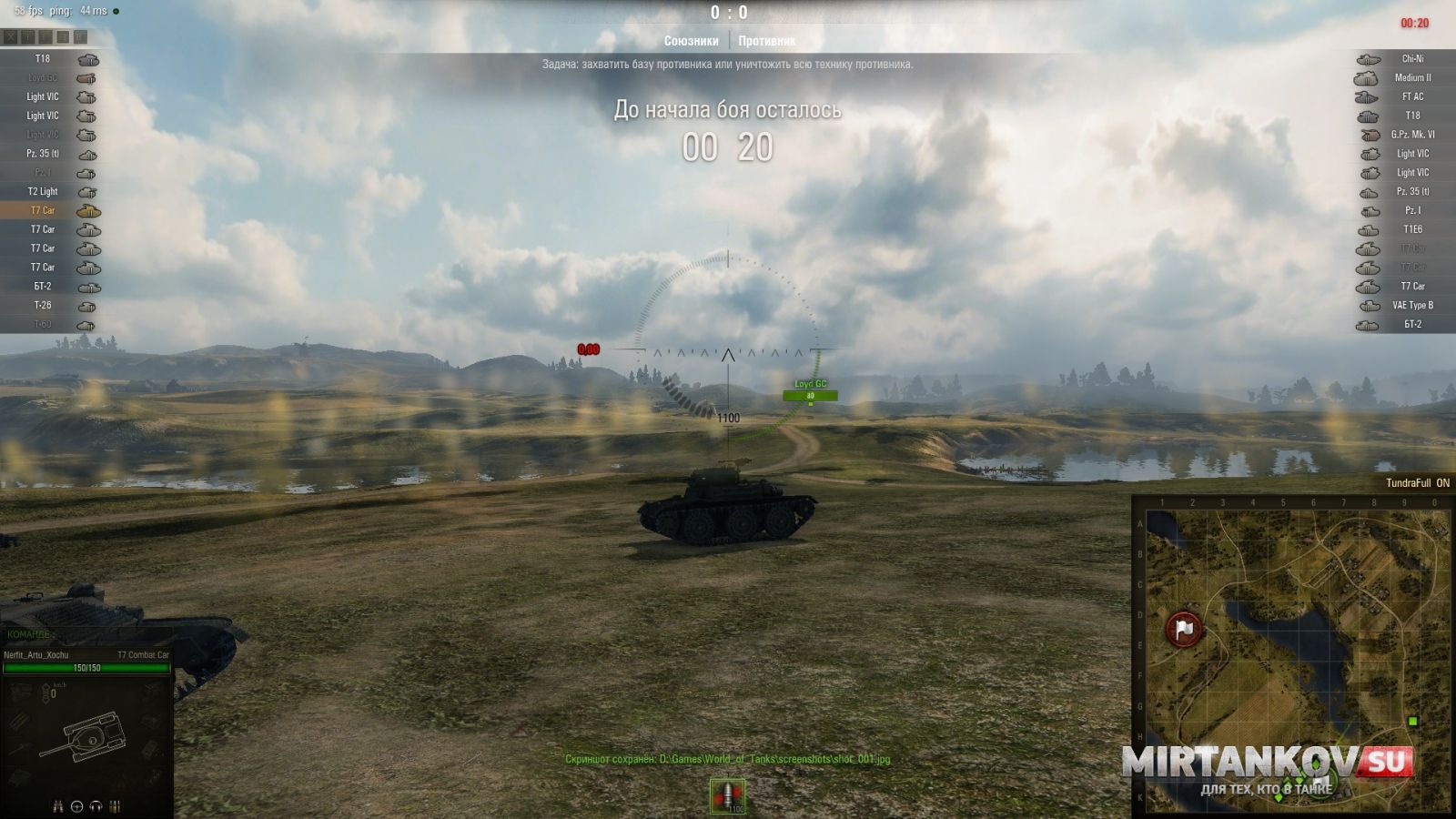Select the Chi-Ni enemy row

(x=1401, y=59)
